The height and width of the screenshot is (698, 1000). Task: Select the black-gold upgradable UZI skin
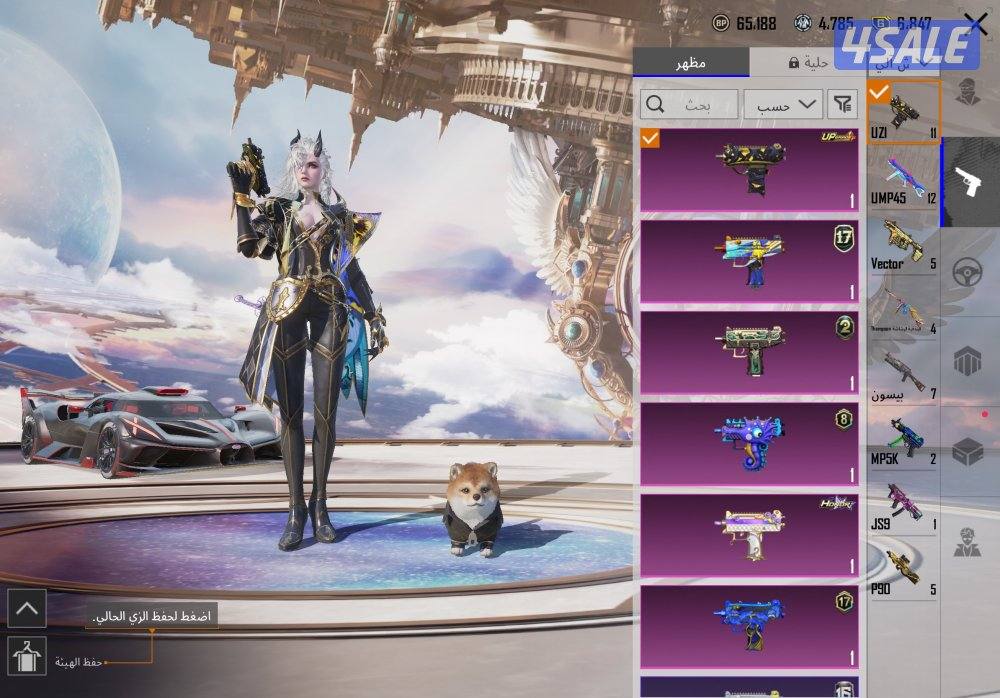coord(748,169)
